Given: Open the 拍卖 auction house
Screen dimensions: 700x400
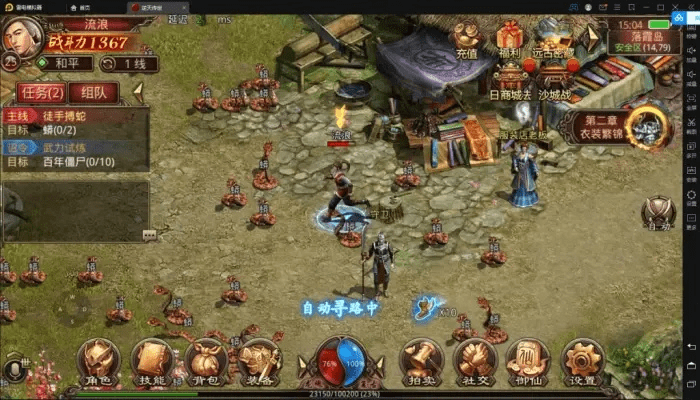Looking at the screenshot, I should click(421, 361).
